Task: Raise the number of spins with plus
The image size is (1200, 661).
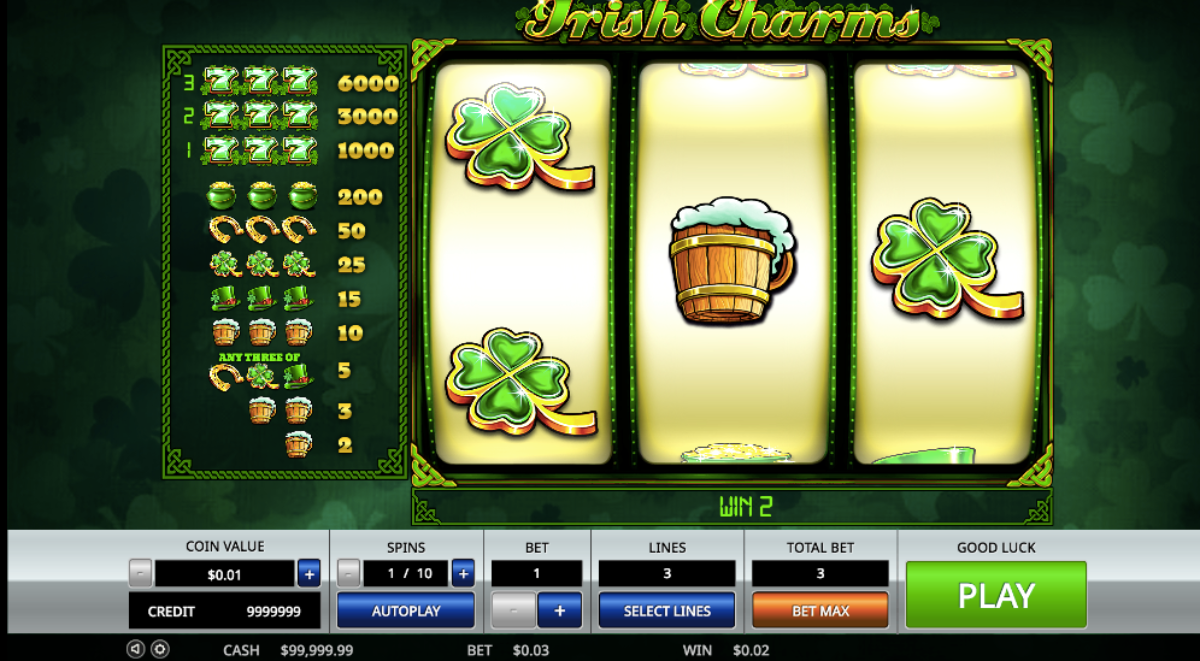Action: (462, 573)
